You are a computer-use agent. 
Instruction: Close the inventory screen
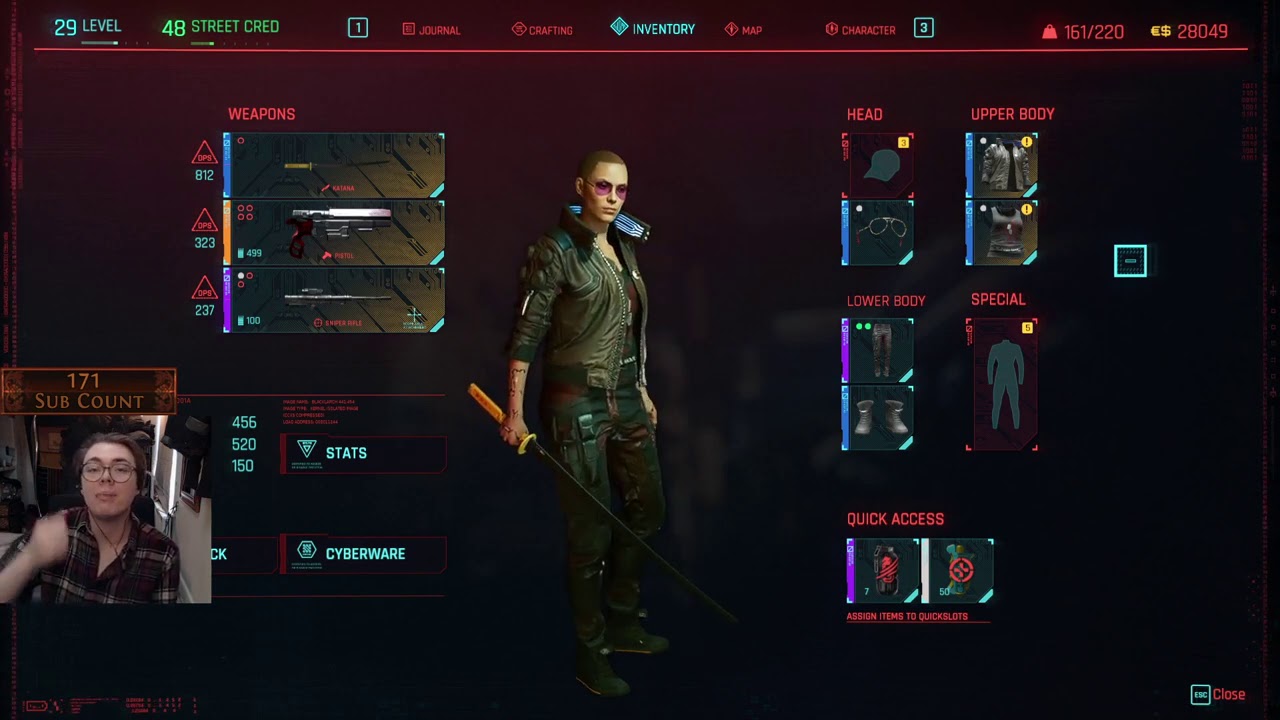pyautogui.click(x=1218, y=694)
